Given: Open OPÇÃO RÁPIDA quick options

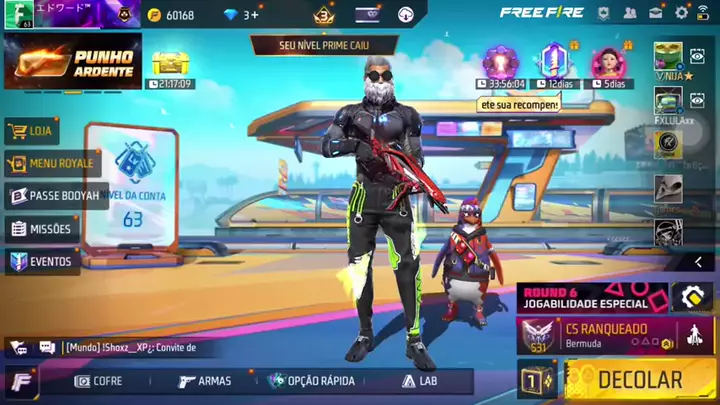Looking at the screenshot, I should click(x=312, y=381).
